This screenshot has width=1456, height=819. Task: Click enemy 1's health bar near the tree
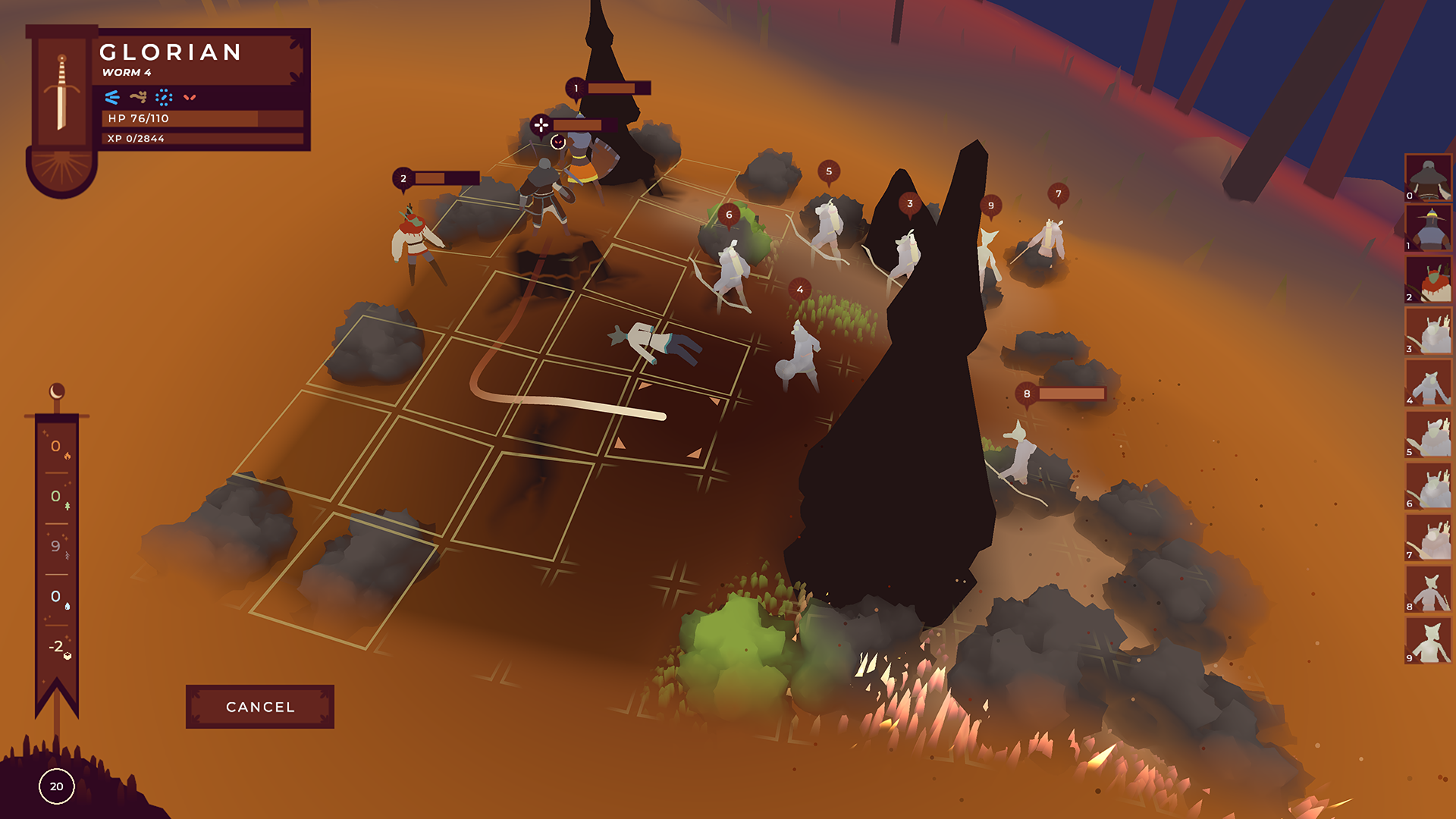[x=616, y=89]
